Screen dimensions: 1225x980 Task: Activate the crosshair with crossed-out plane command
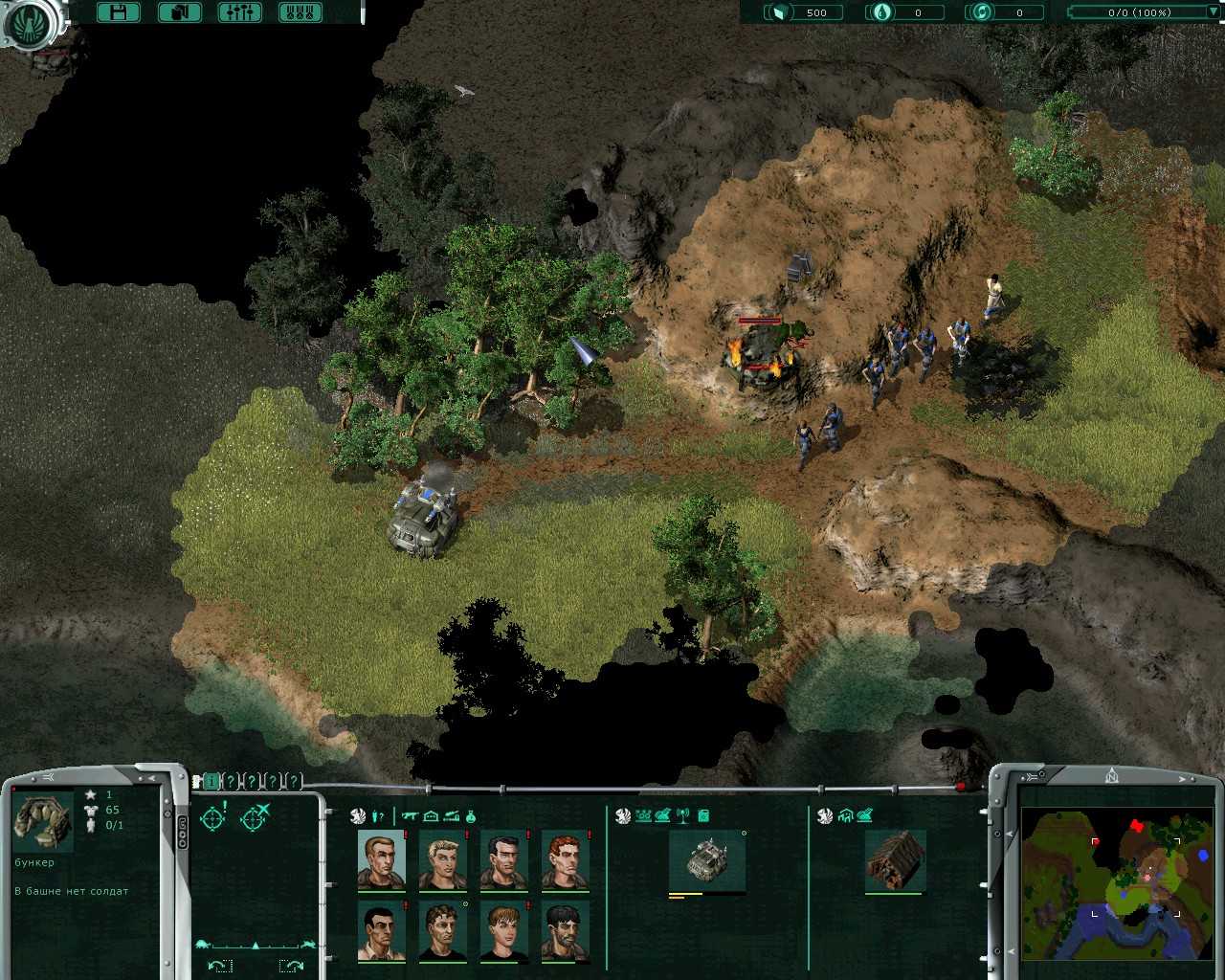(x=256, y=817)
